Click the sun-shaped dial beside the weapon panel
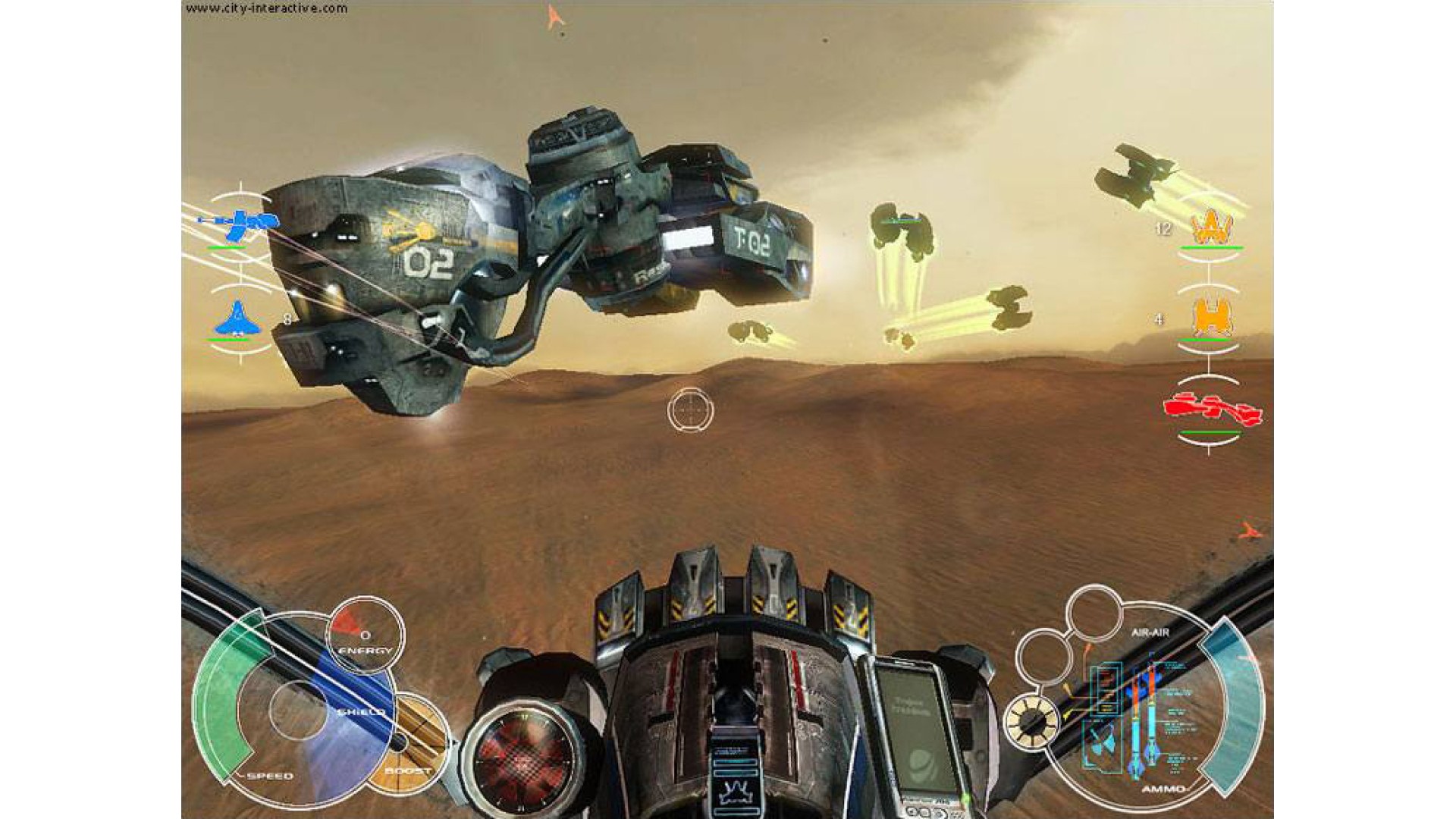The width and height of the screenshot is (1456, 819). (x=1031, y=720)
